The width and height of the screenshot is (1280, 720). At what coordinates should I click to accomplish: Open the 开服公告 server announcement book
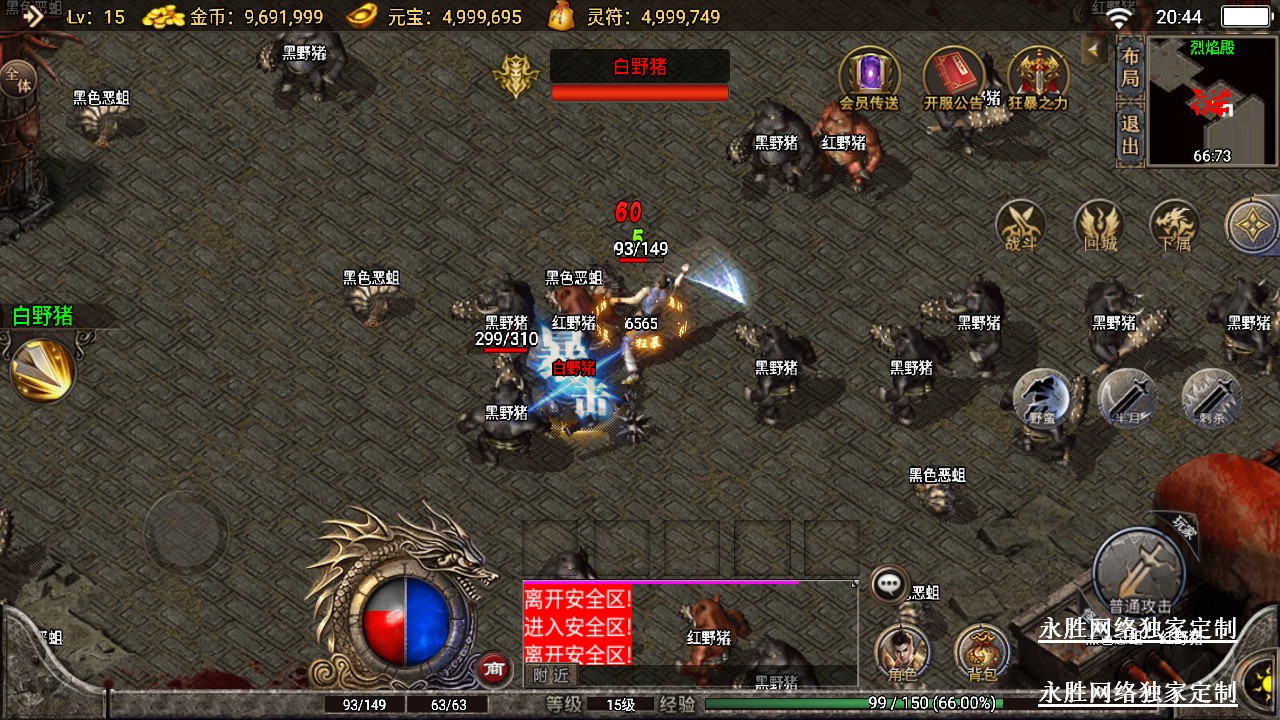[x=953, y=76]
